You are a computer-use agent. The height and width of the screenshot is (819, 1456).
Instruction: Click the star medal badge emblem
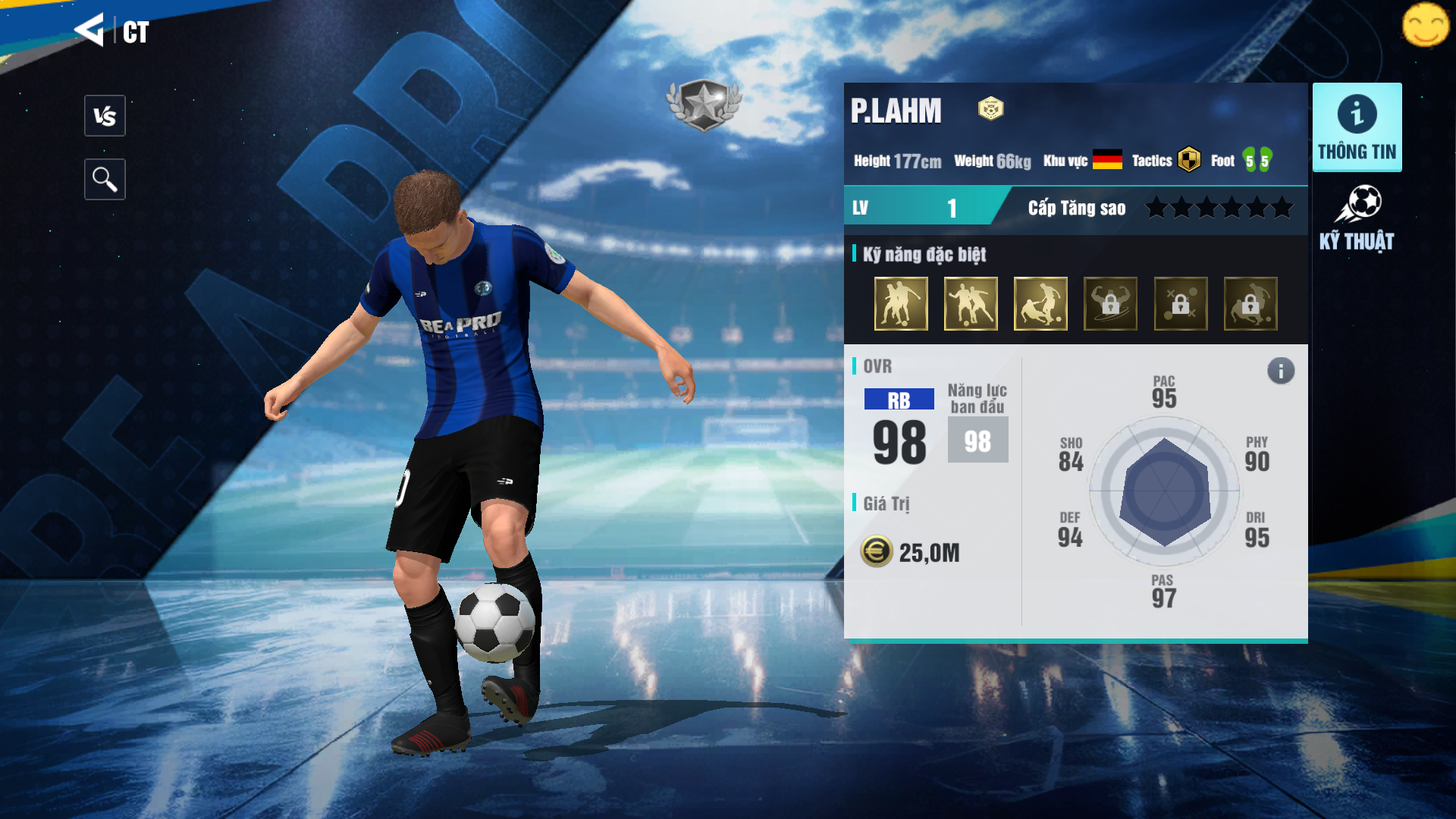(x=704, y=105)
